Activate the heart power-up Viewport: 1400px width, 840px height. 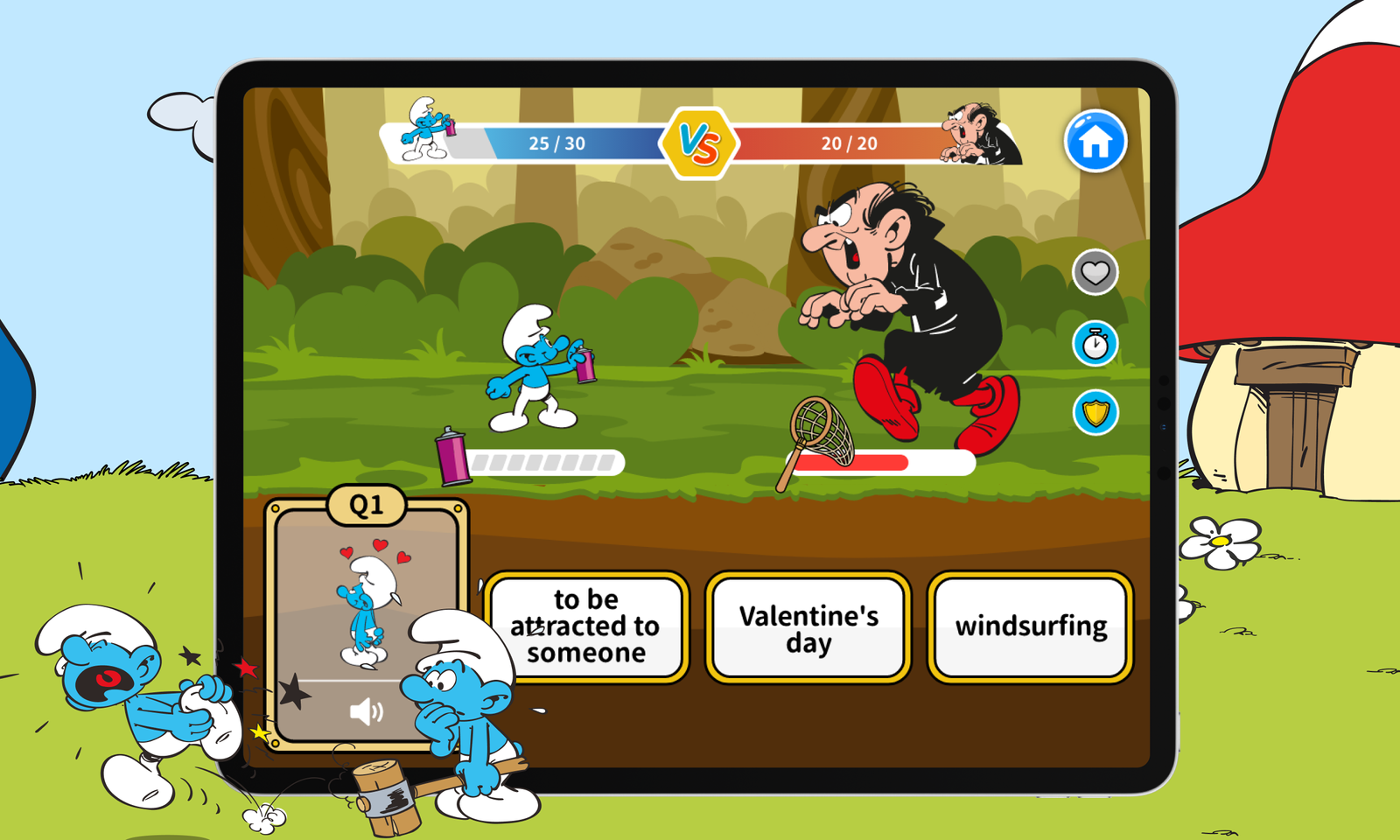pos(1095,274)
